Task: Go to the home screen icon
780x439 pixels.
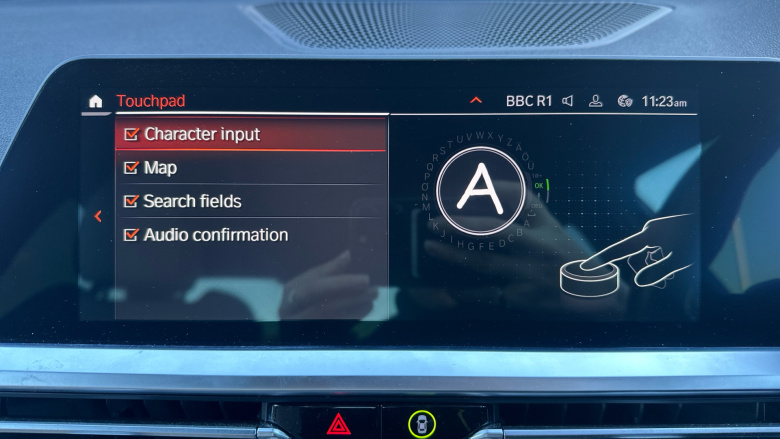Action: (x=96, y=101)
